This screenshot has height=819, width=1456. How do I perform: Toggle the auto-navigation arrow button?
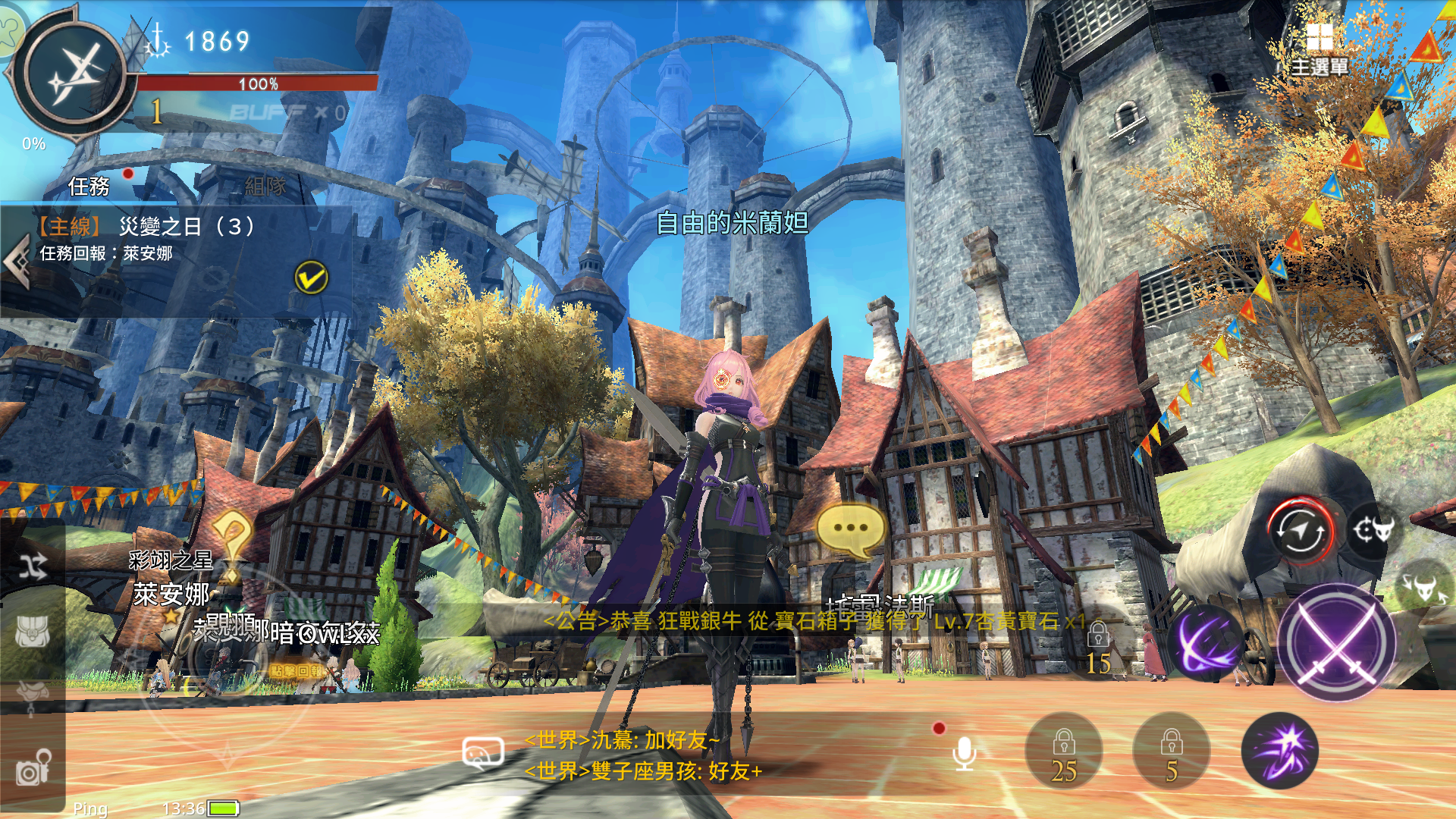(x=1301, y=532)
